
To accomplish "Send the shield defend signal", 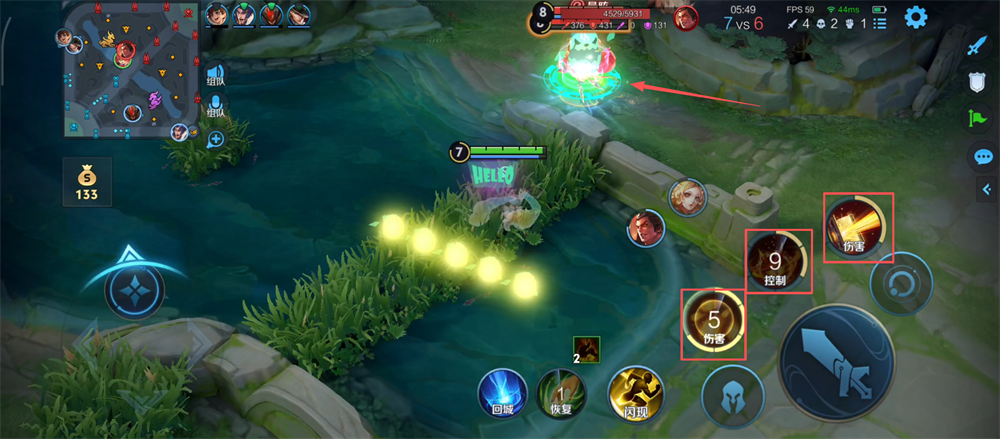I will click(978, 82).
